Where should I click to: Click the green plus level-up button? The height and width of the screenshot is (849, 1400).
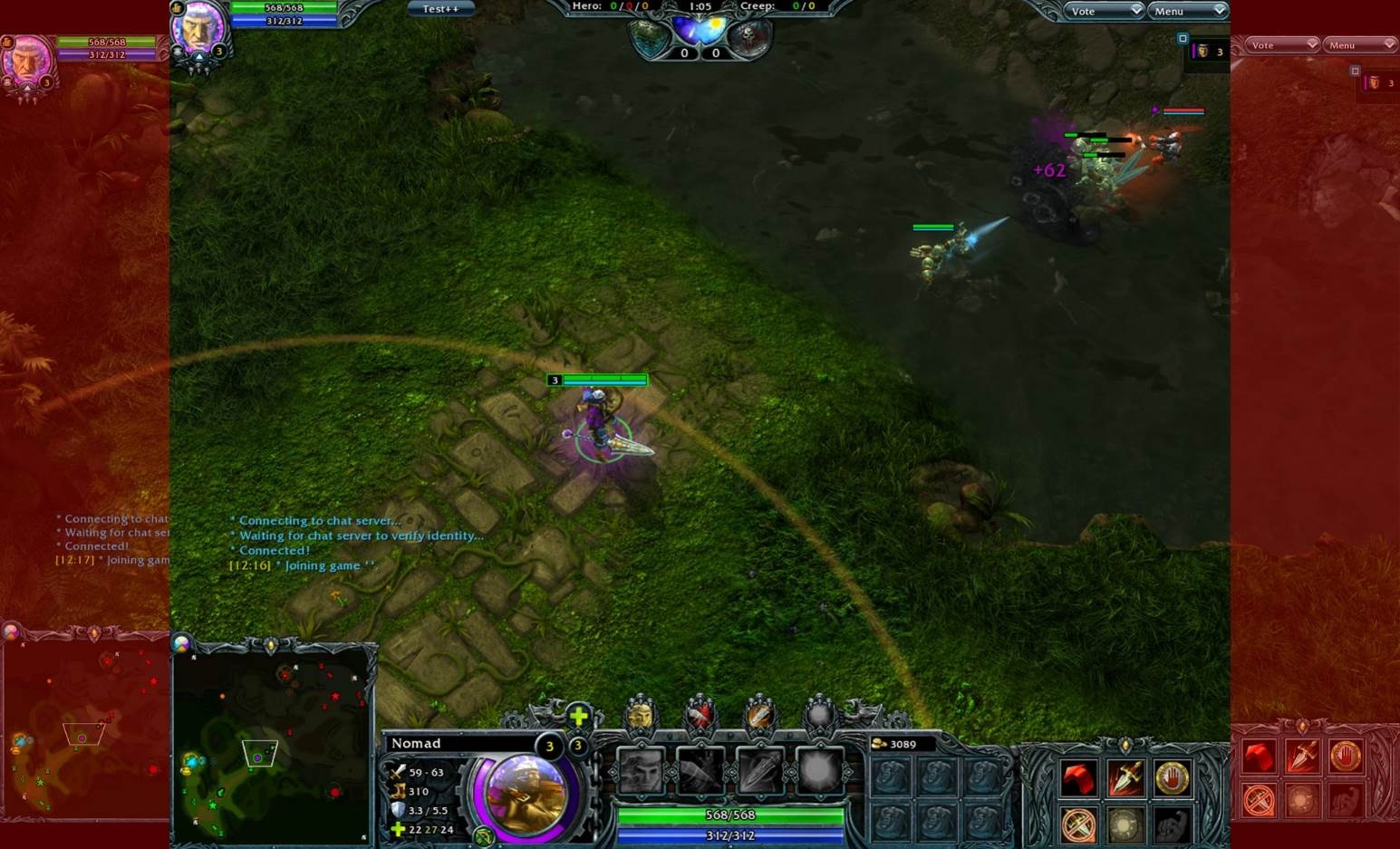[x=578, y=717]
